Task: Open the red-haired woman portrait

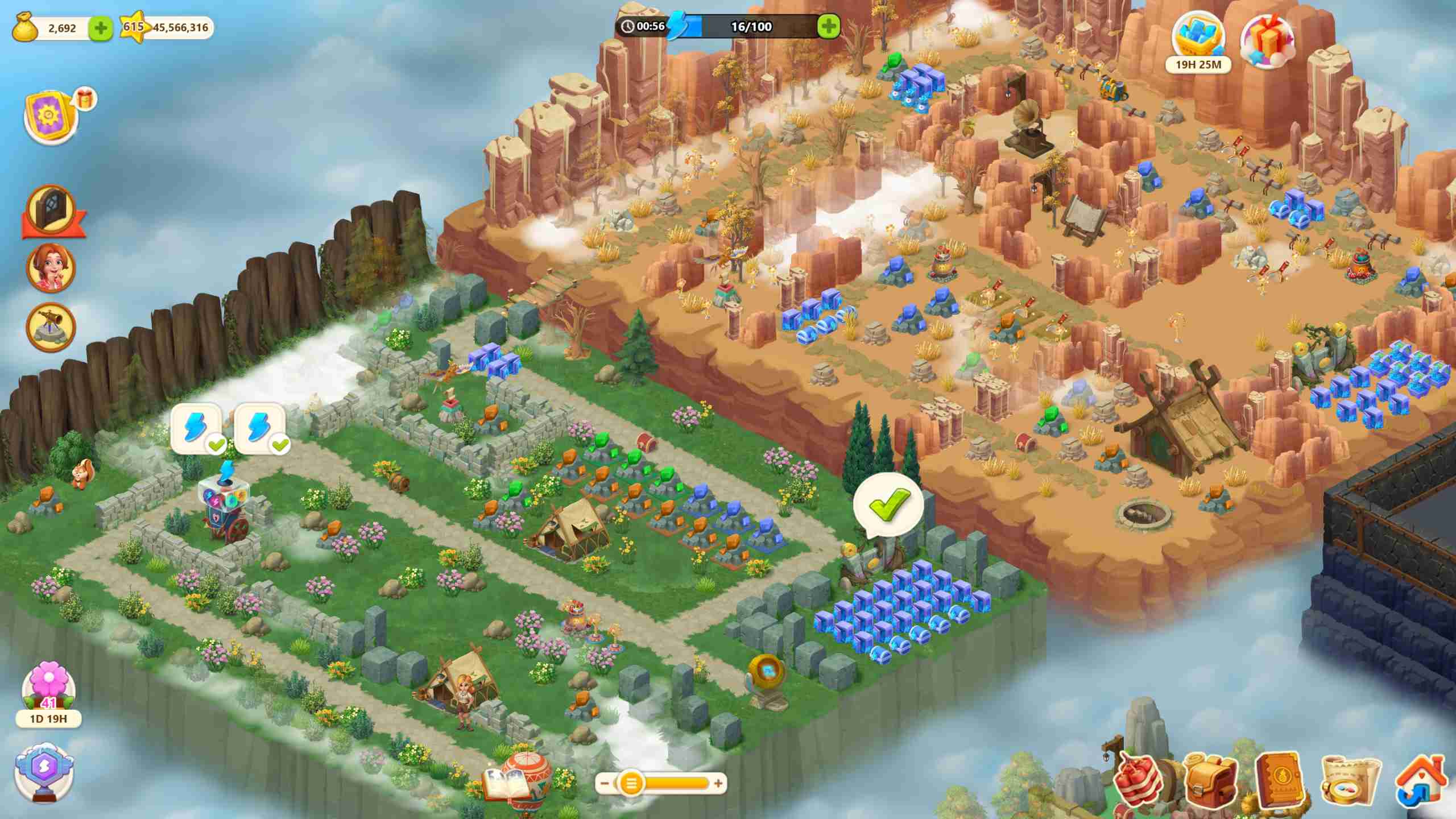Action: pyautogui.click(x=51, y=268)
